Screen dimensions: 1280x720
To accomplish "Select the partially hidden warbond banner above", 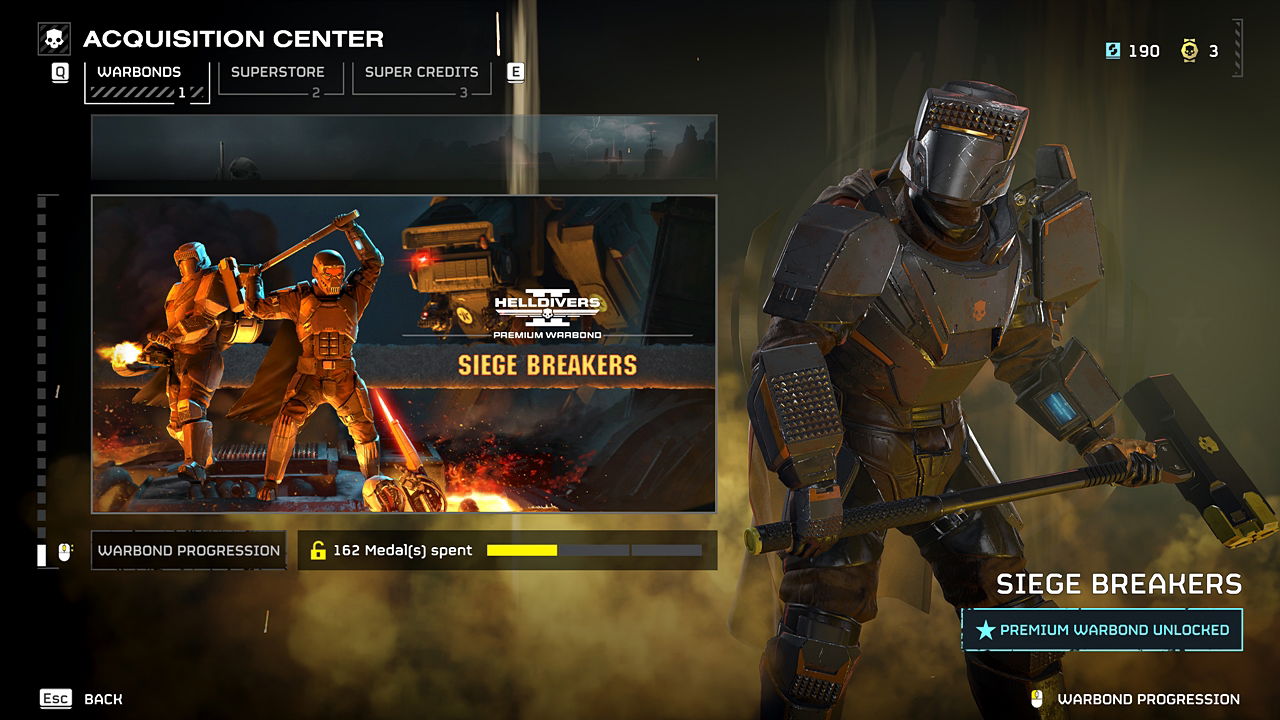I will pyautogui.click(x=404, y=147).
